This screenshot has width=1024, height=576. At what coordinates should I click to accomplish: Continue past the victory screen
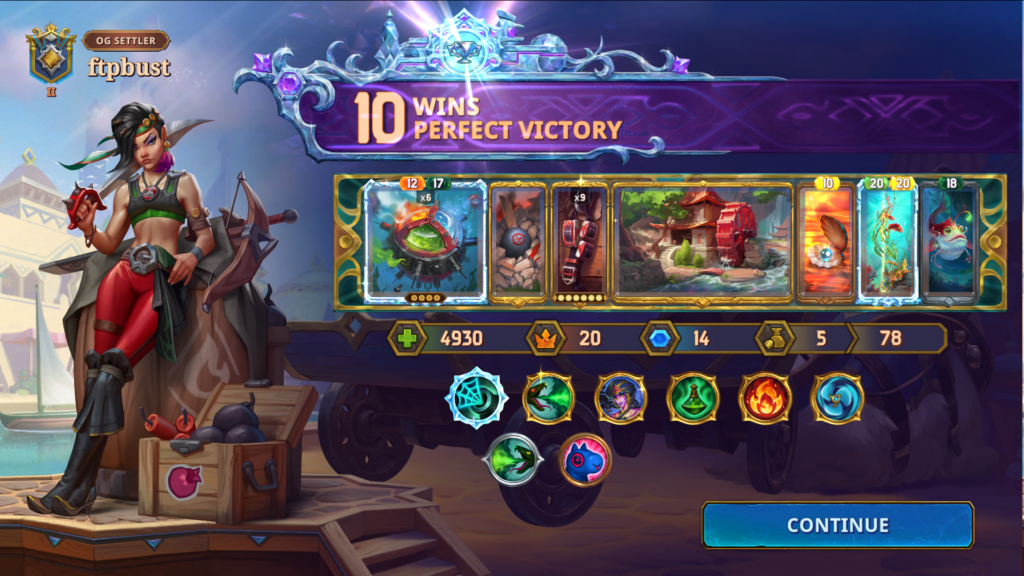pyautogui.click(x=837, y=525)
